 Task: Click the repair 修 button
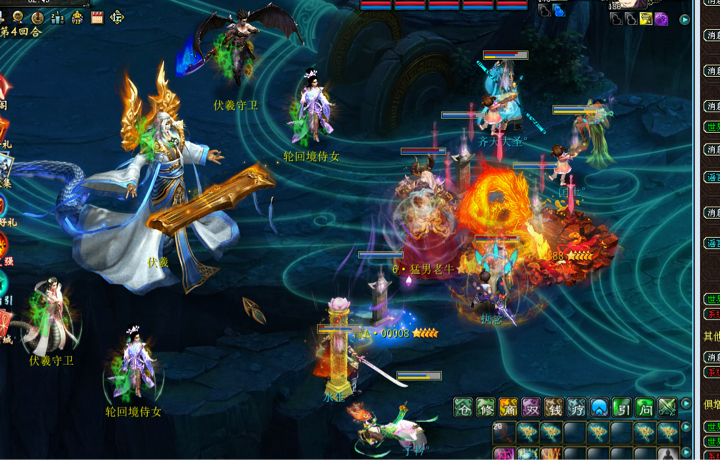[486, 407]
